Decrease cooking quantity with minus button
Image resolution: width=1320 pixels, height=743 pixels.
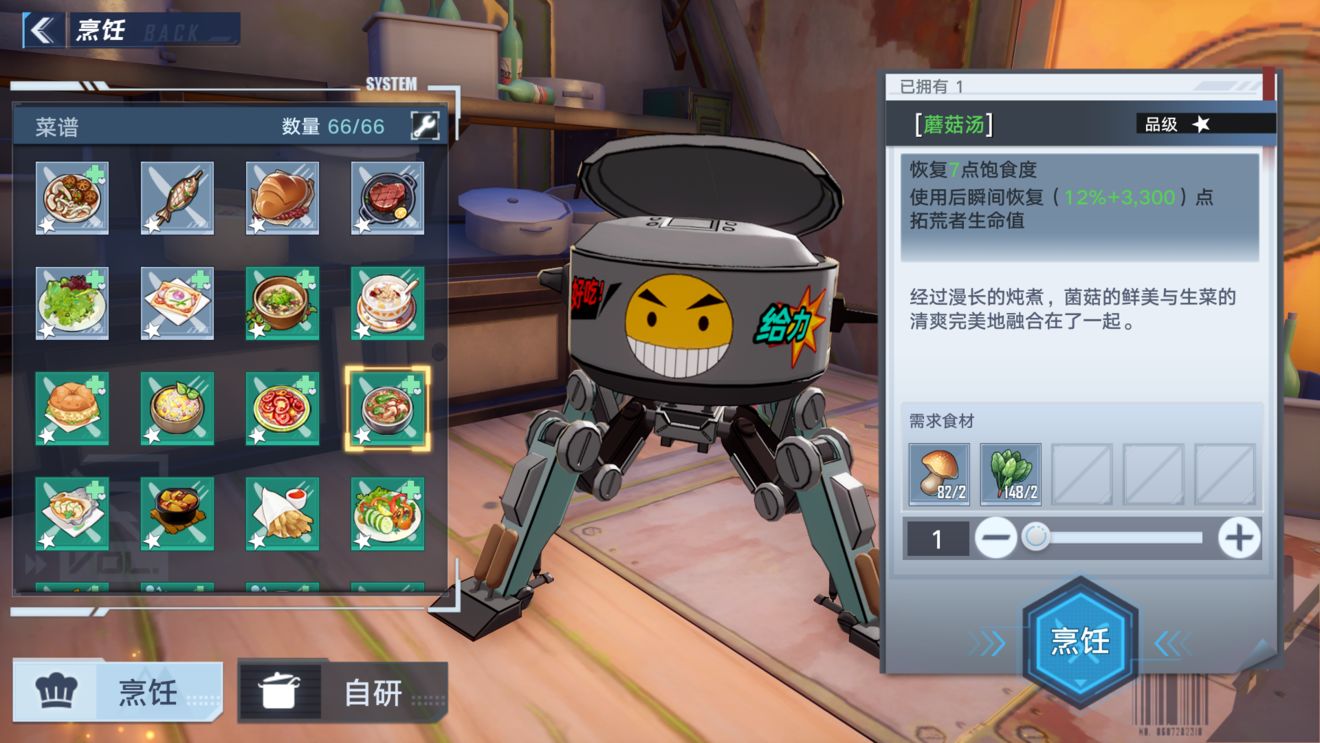[996, 539]
